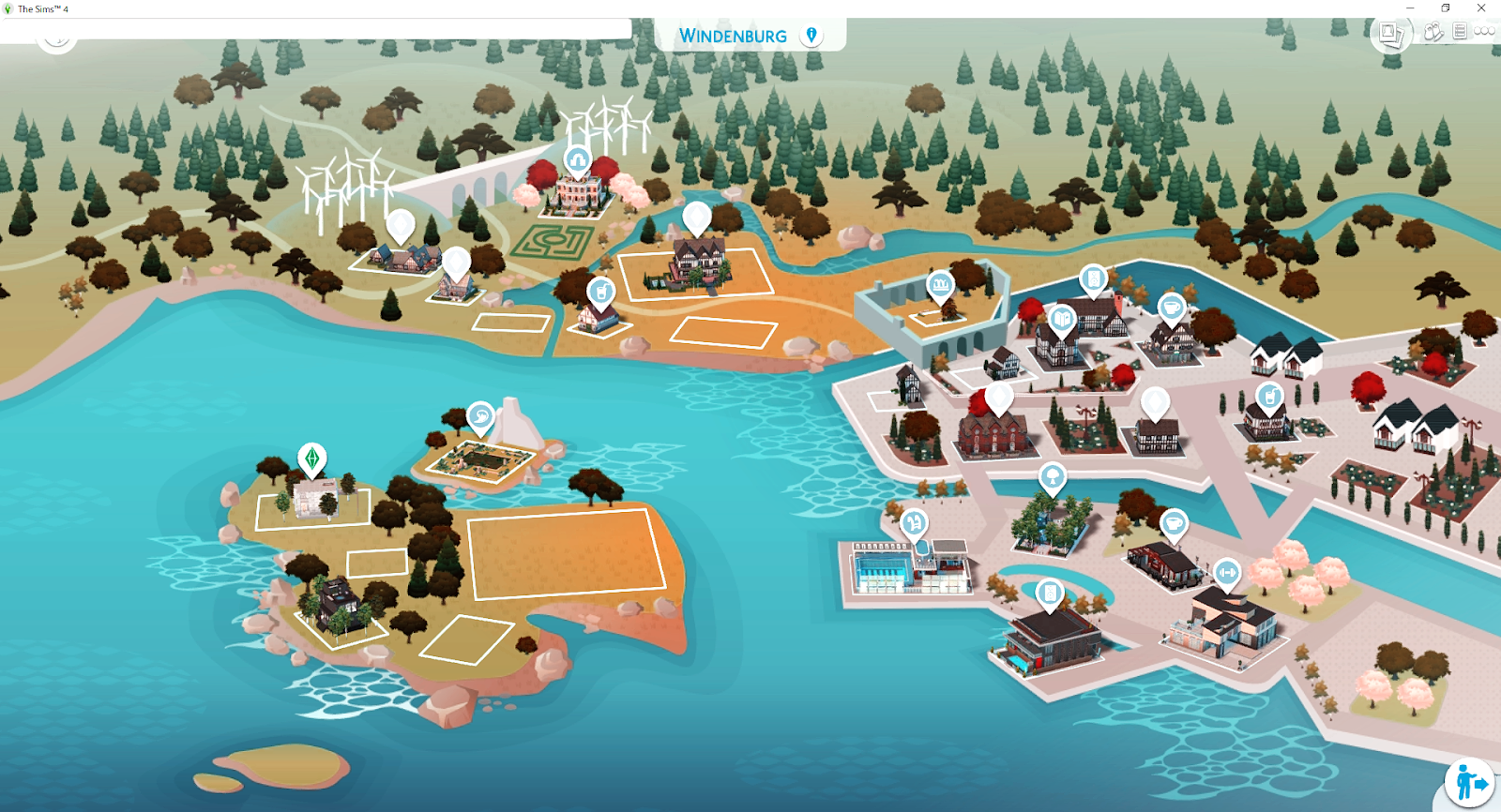The image size is (1501, 812).
Task: Select the swimming pool lot marker
Action: point(914,522)
